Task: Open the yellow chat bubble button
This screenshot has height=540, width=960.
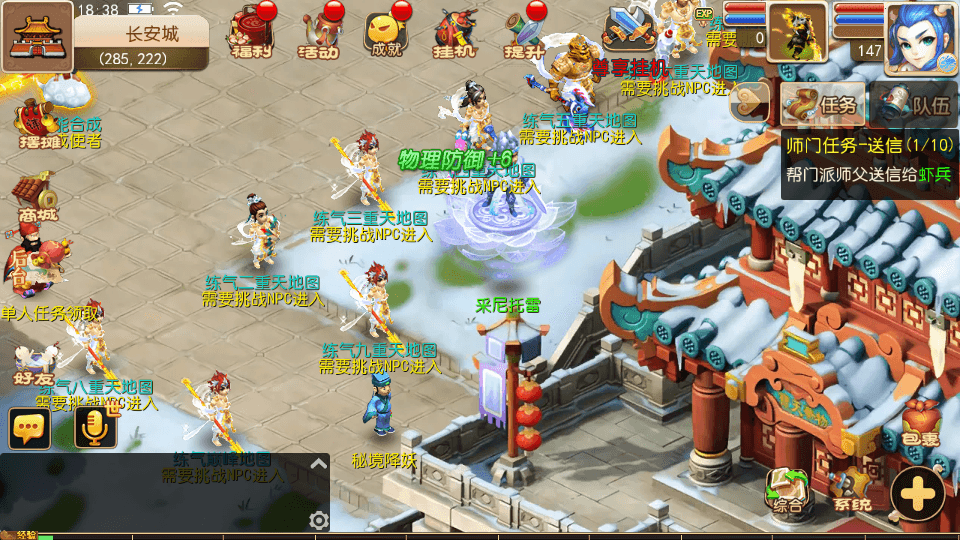Action: click(30, 428)
